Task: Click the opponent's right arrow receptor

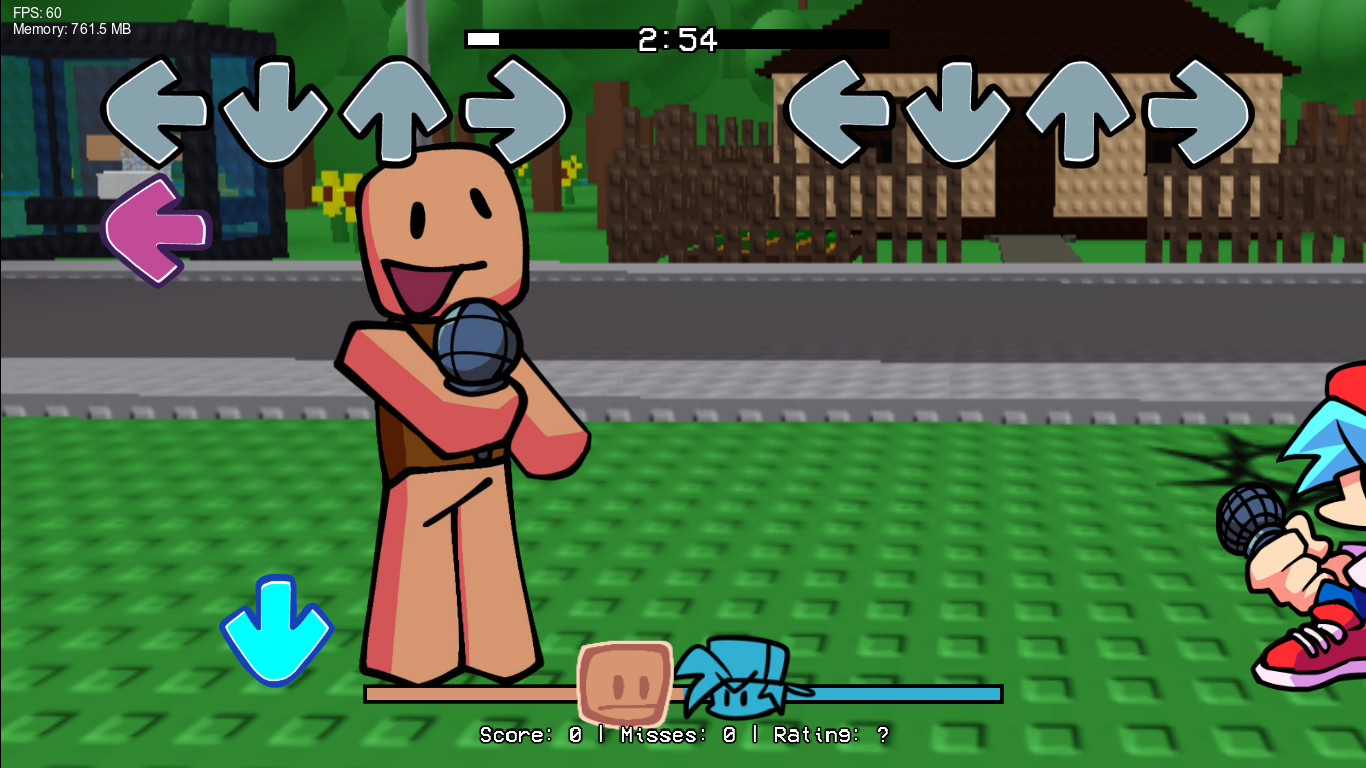Action: pyautogui.click(x=515, y=110)
